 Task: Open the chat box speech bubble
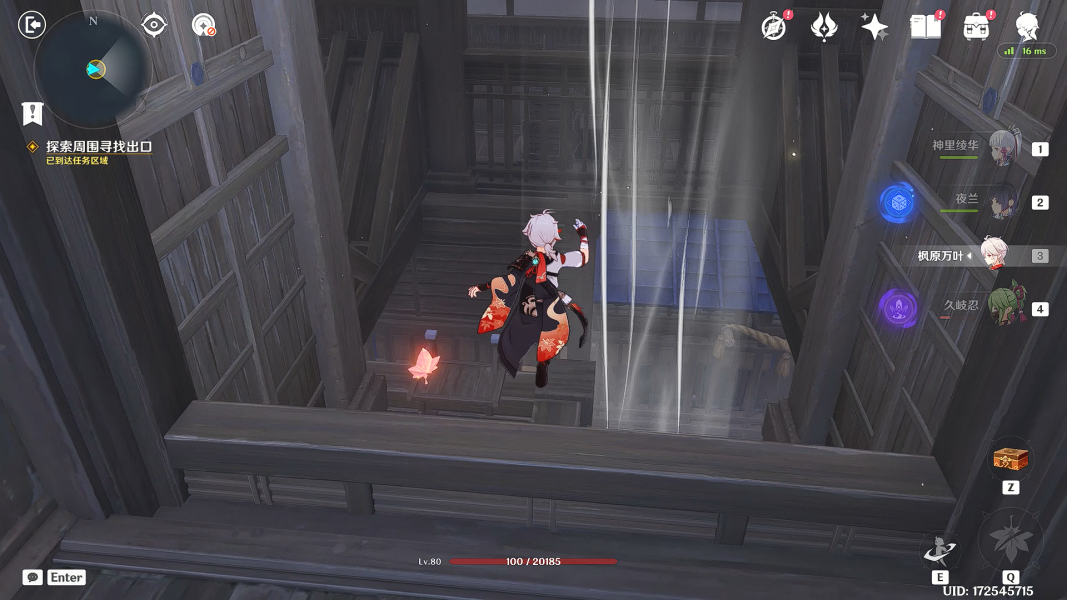(x=33, y=577)
